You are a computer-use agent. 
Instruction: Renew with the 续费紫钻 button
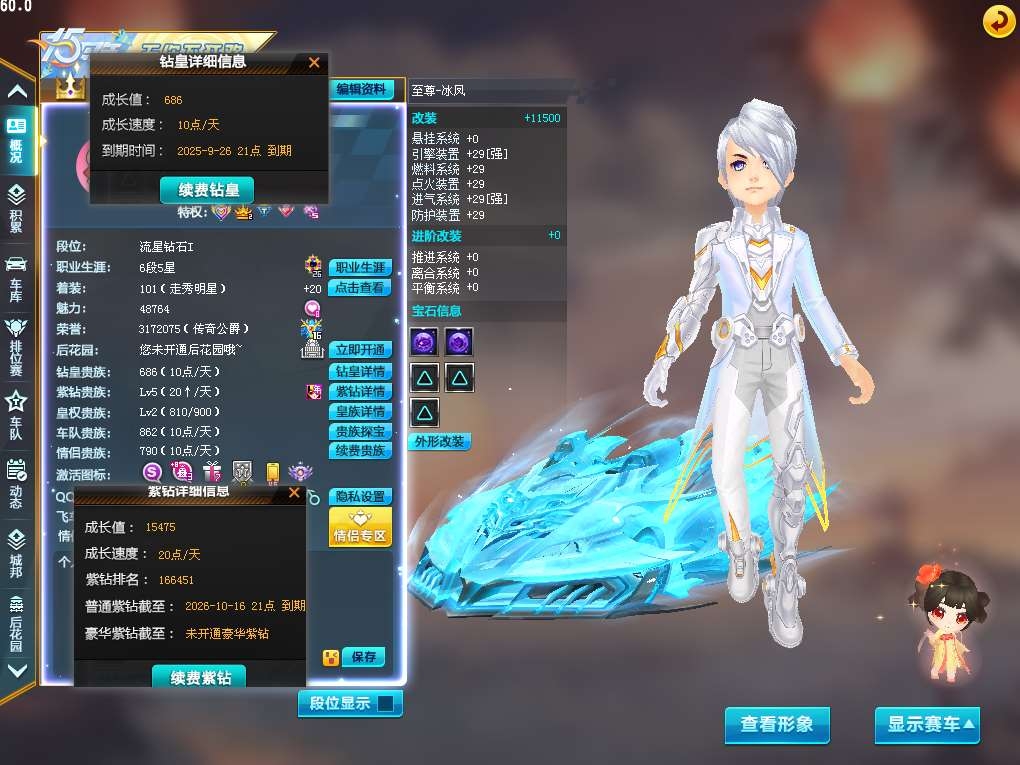(200, 678)
